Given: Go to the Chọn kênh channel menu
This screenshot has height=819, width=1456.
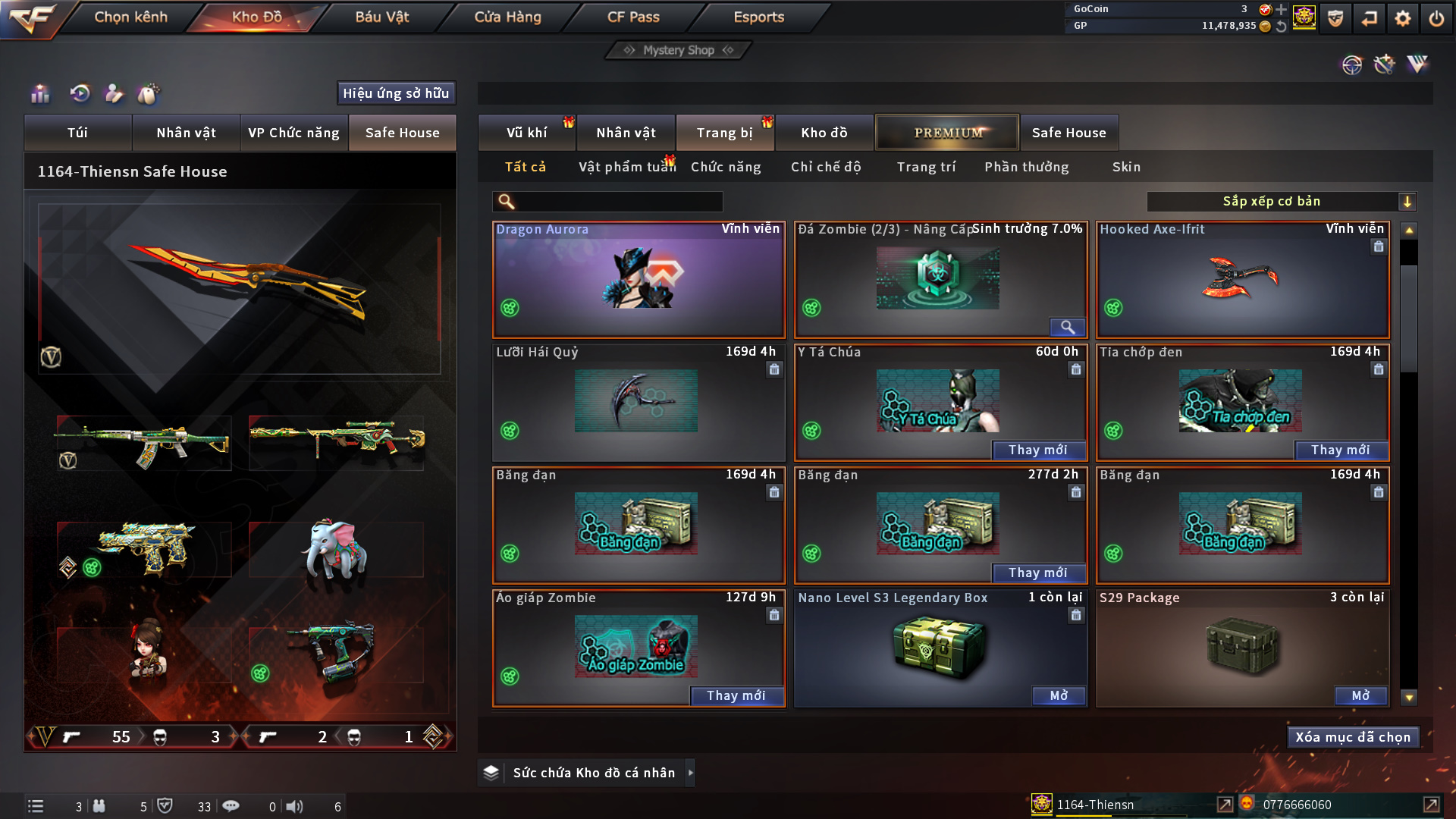Looking at the screenshot, I should coord(130,17).
